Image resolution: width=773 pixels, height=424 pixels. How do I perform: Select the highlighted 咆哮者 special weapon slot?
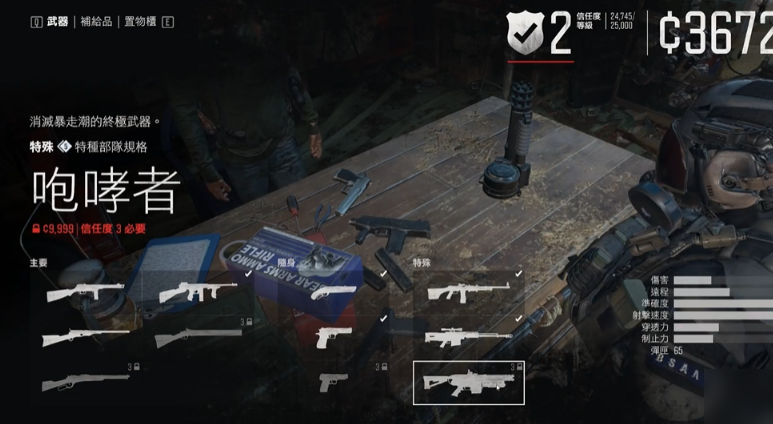click(468, 382)
